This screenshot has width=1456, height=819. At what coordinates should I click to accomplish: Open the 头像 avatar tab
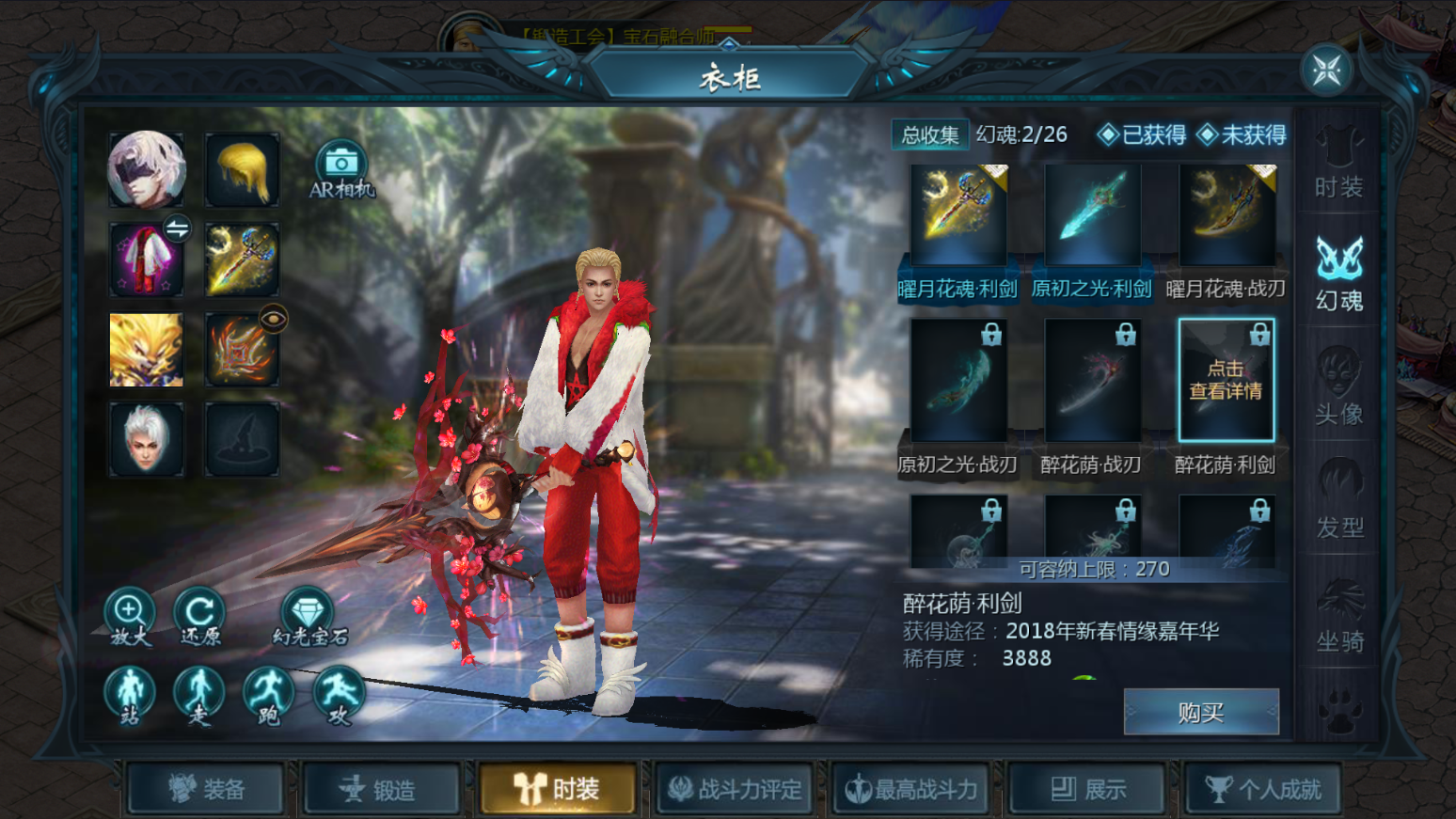[1338, 386]
